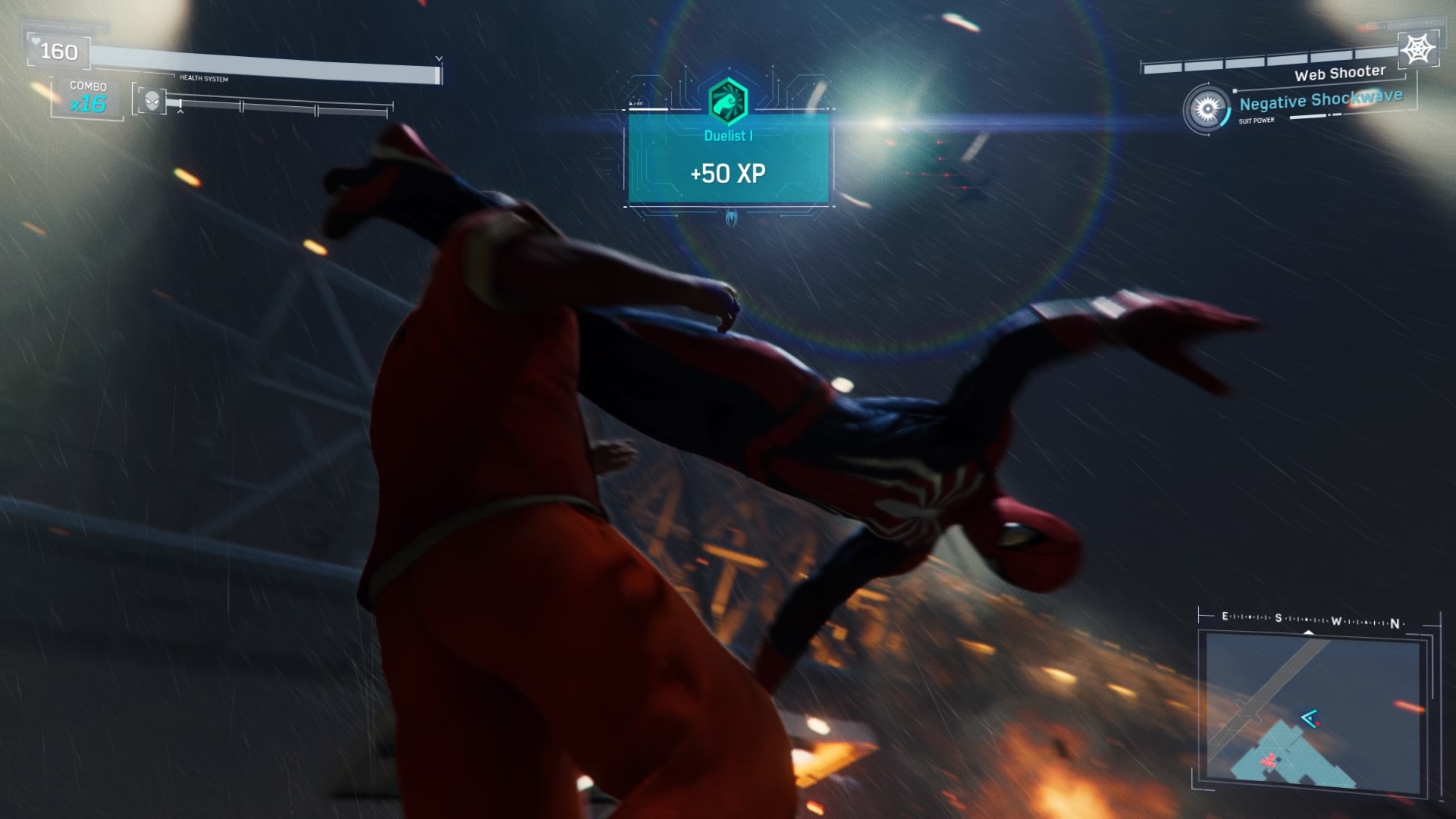Expand the health bar via its chevron
Image resolution: width=1456 pixels, height=819 pixels.
pyautogui.click(x=438, y=56)
